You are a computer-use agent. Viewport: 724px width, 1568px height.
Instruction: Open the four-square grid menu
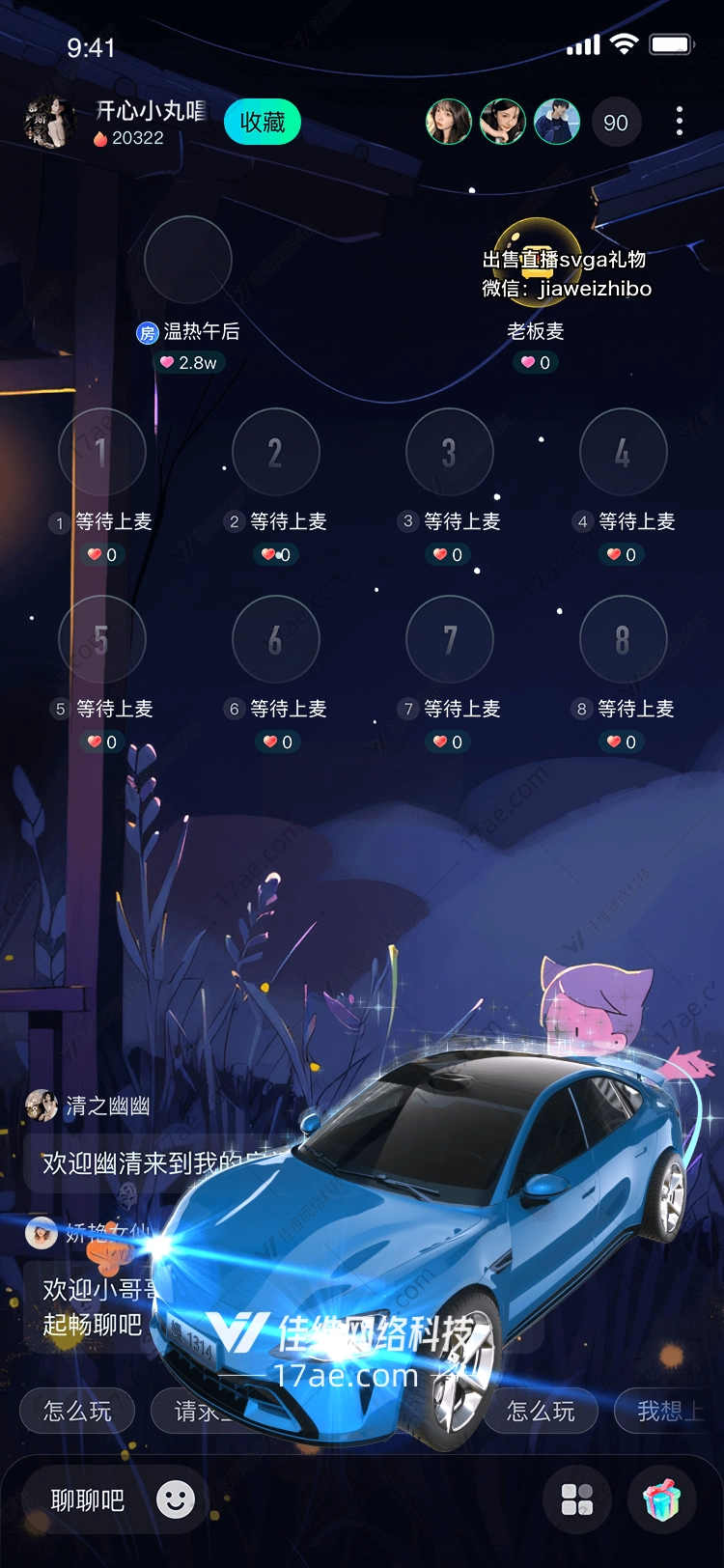(577, 1499)
